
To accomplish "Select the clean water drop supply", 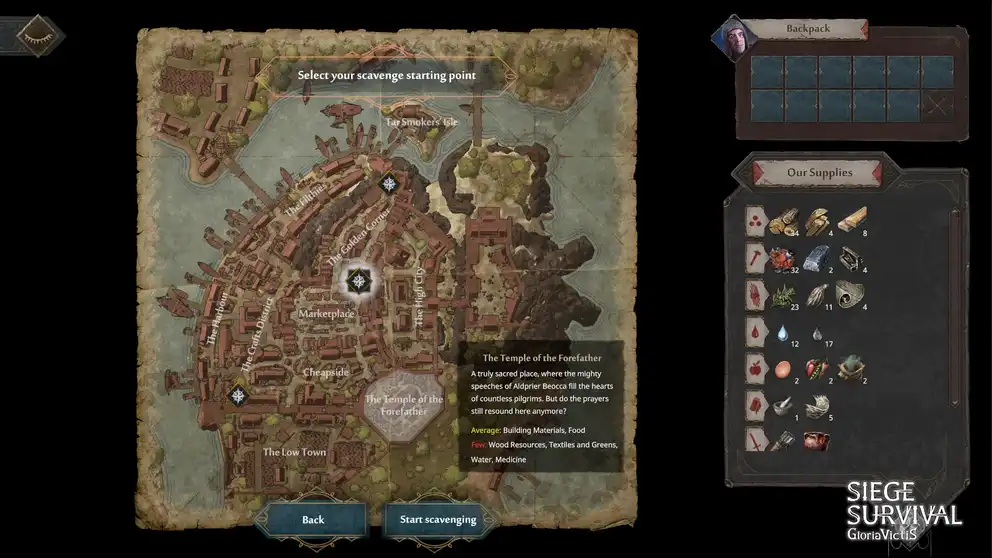I will point(783,333).
